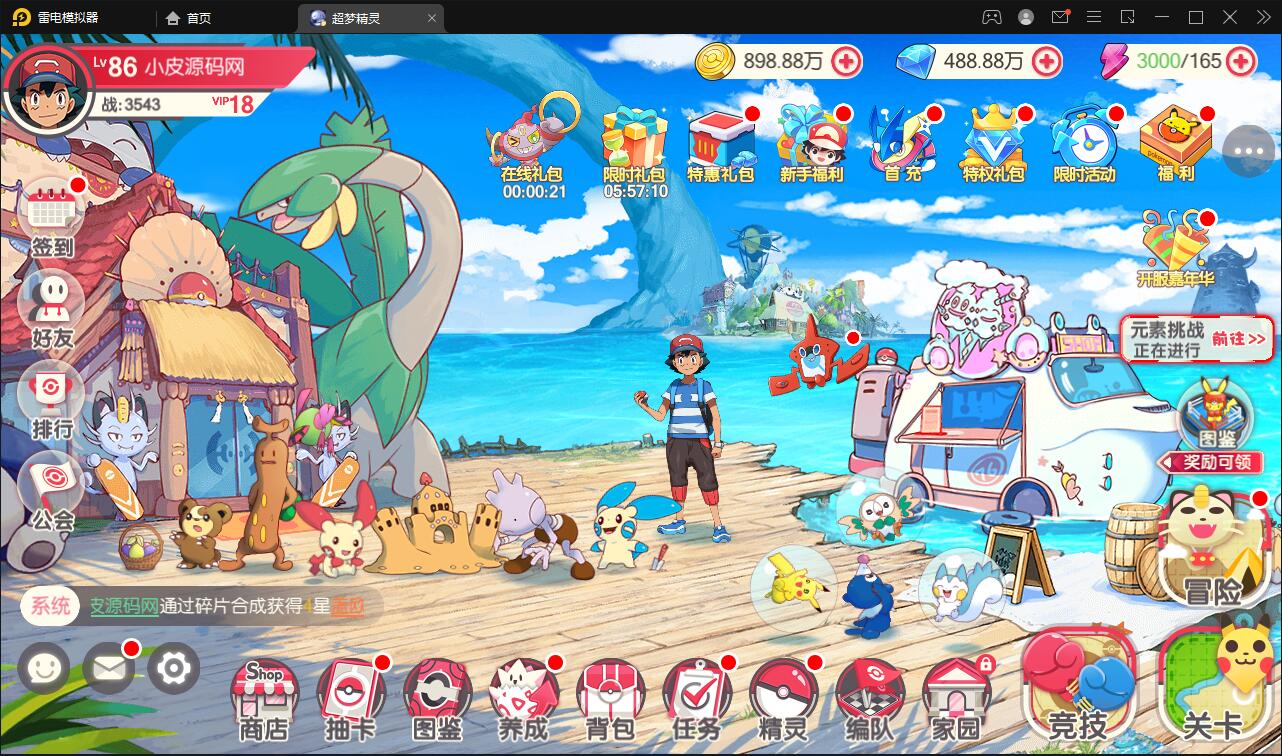Open the 首充 first recharge panel

tap(902, 140)
